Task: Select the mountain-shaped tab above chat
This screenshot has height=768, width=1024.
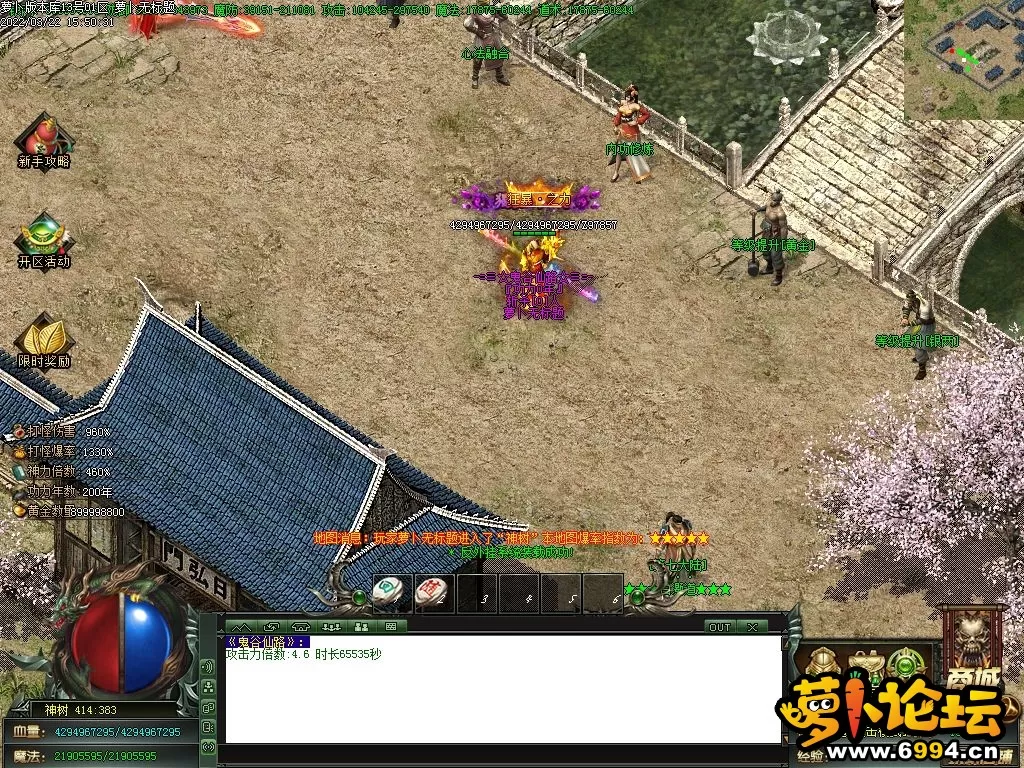Action: 241,627
